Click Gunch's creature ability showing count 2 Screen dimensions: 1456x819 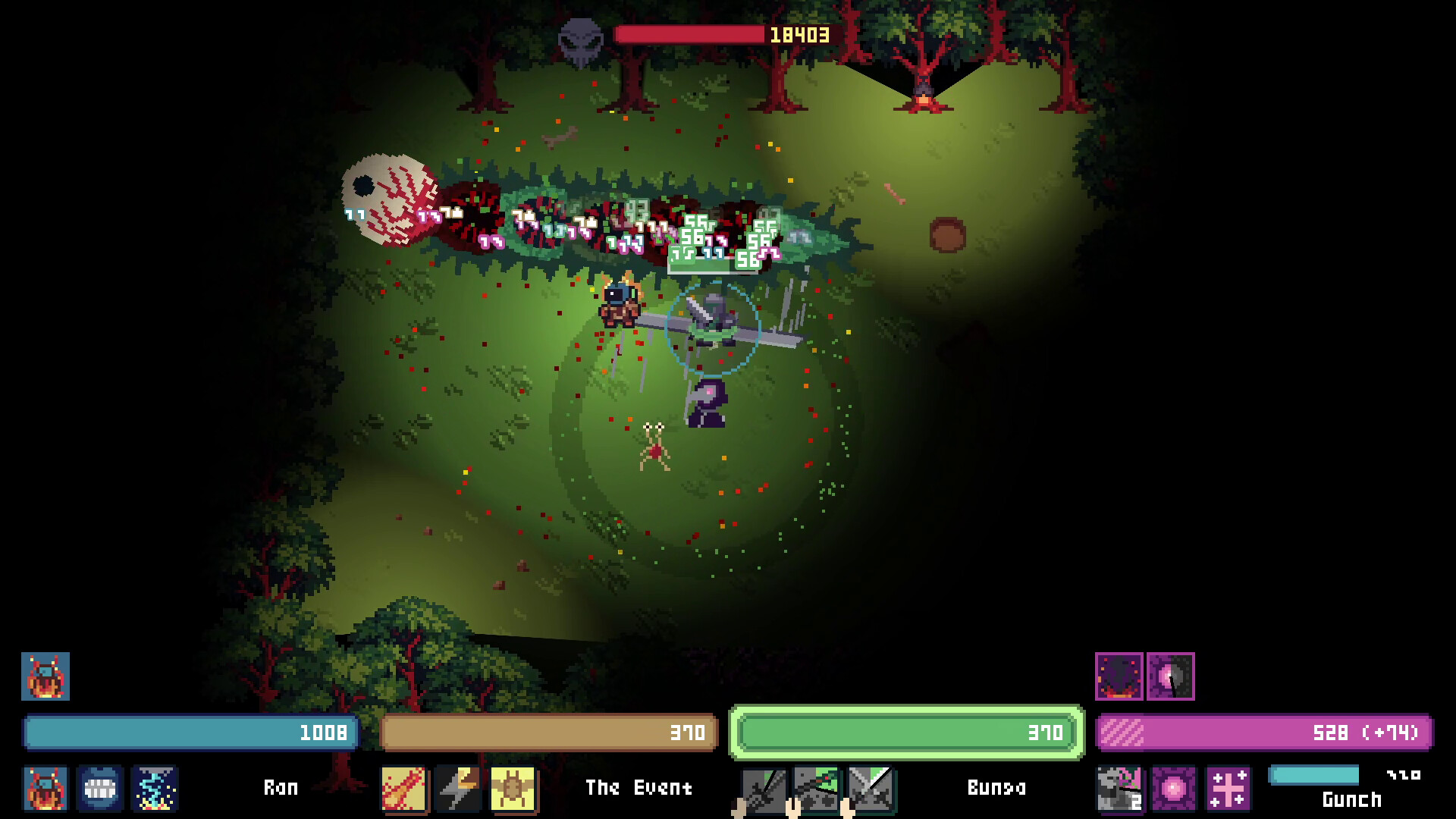tap(1119, 790)
